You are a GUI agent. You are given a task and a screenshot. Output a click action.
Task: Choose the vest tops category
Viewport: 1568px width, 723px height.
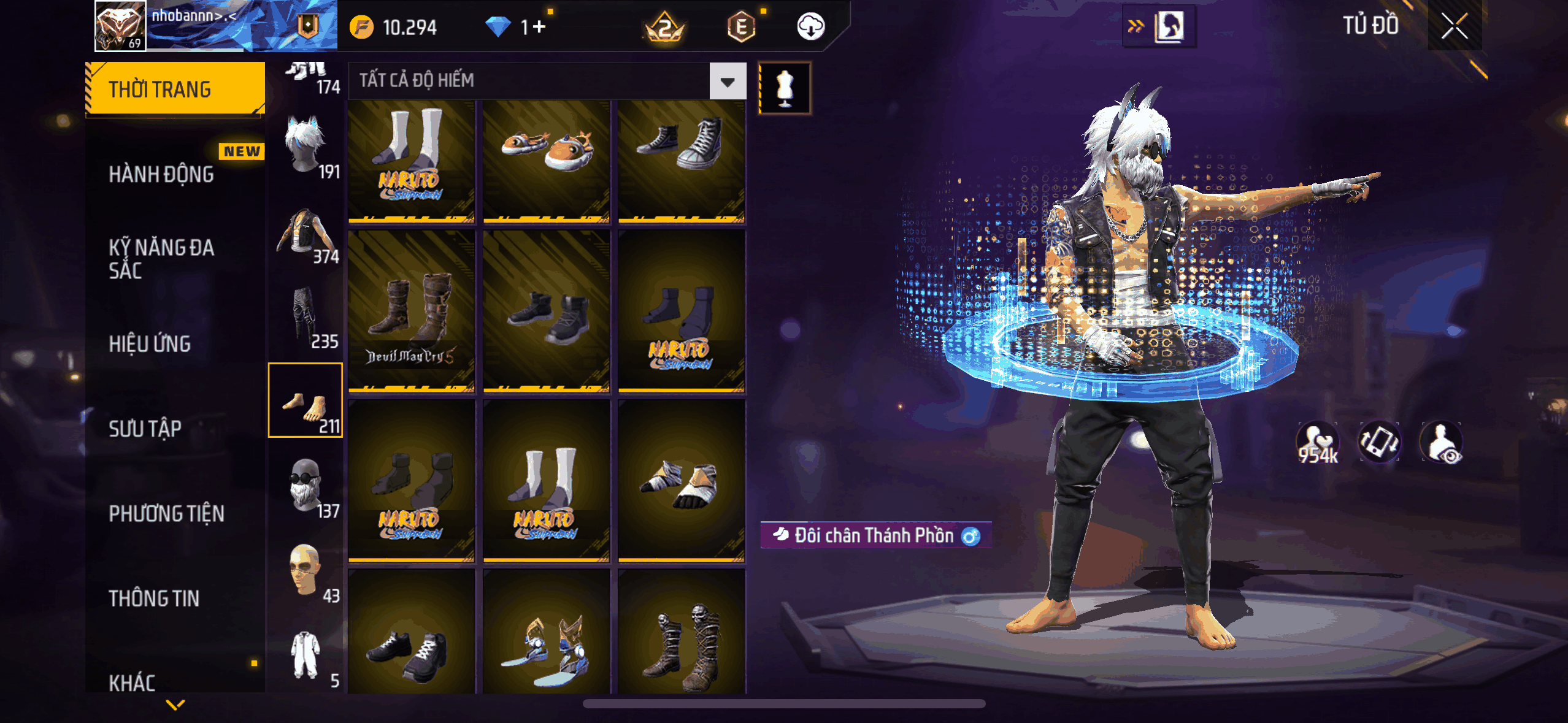306,233
